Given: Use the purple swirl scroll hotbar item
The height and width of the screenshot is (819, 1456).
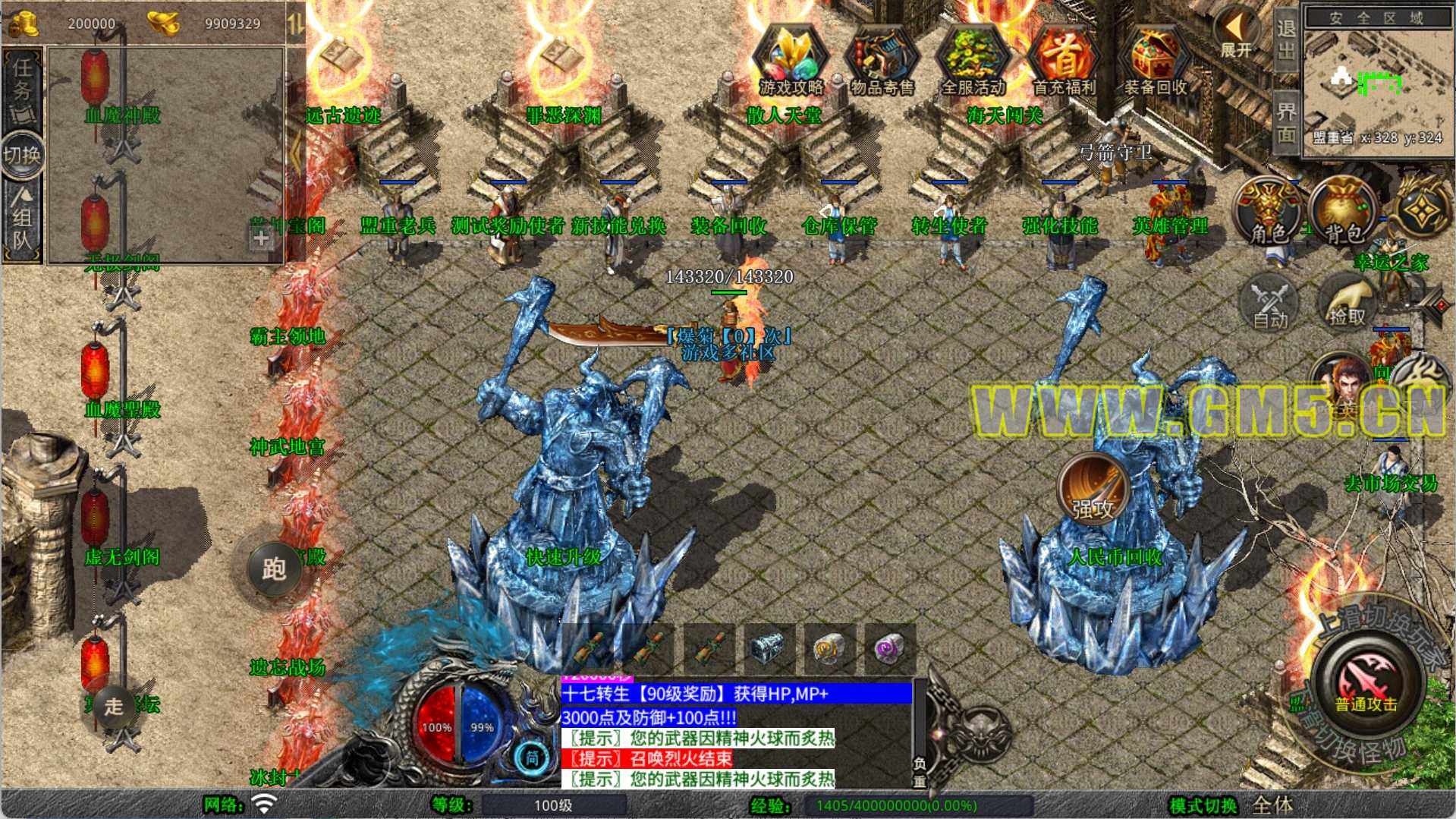Looking at the screenshot, I should coord(889,649).
